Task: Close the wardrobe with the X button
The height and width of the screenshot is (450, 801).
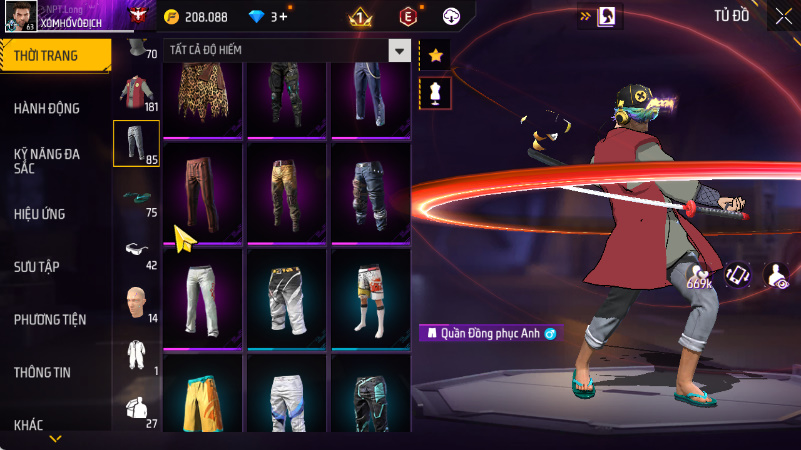Action: click(784, 15)
